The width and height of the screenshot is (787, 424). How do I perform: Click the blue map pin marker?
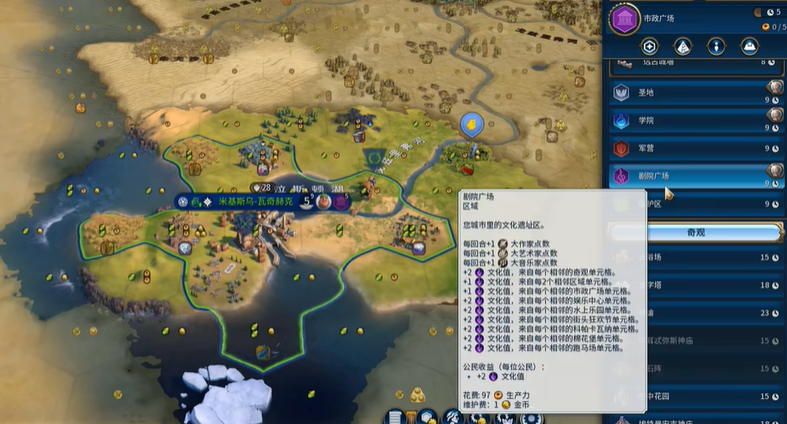point(472,125)
